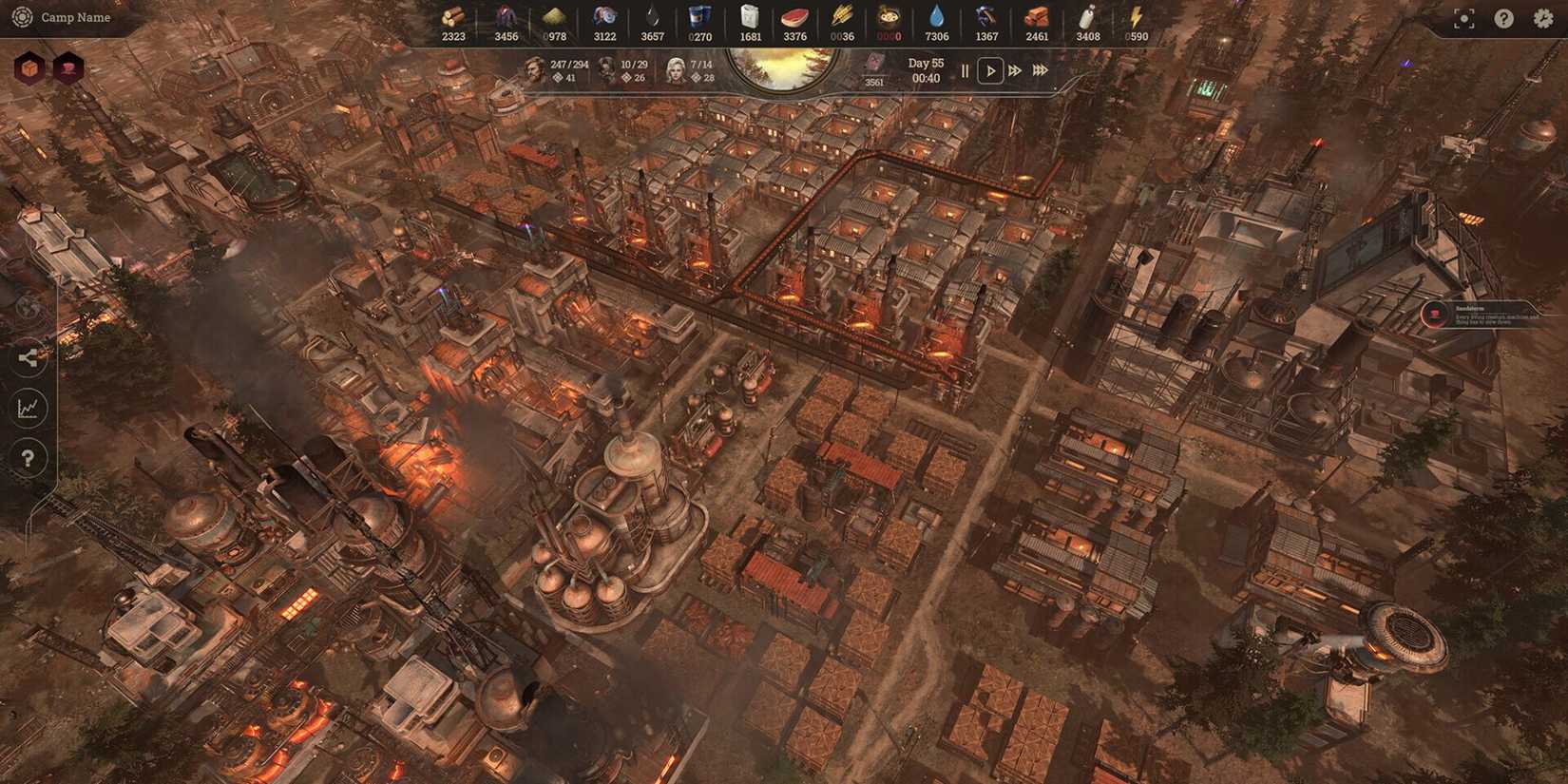Click the share icon on left sidebar
The height and width of the screenshot is (784, 1568).
tap(29, 358)
